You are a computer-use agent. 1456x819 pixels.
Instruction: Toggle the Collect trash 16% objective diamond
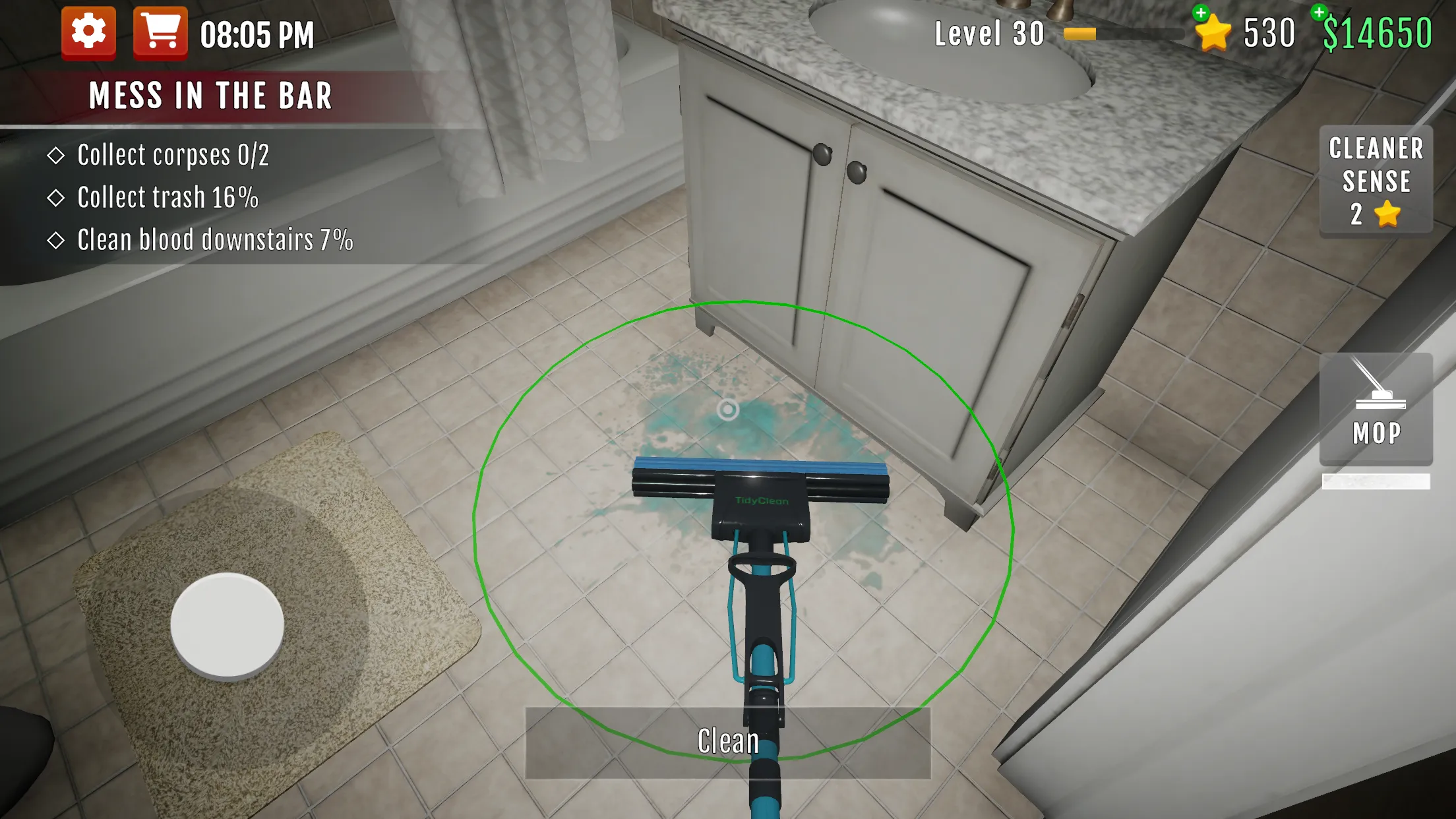click(x=58, y=197)
